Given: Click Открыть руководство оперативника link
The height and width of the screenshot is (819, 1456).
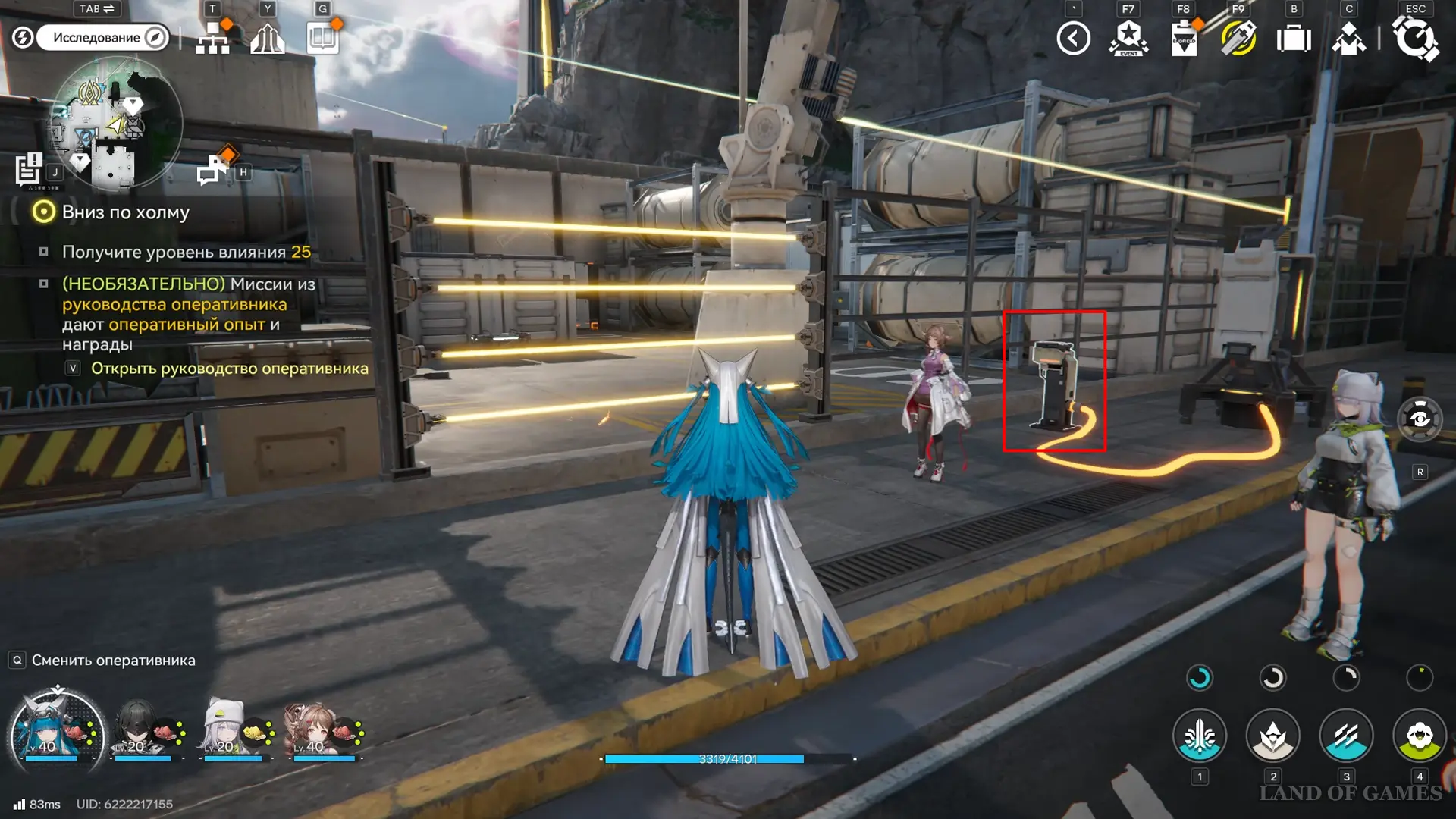Looking at the screenshot, I should pyautogui.click(x=229, y=369).
